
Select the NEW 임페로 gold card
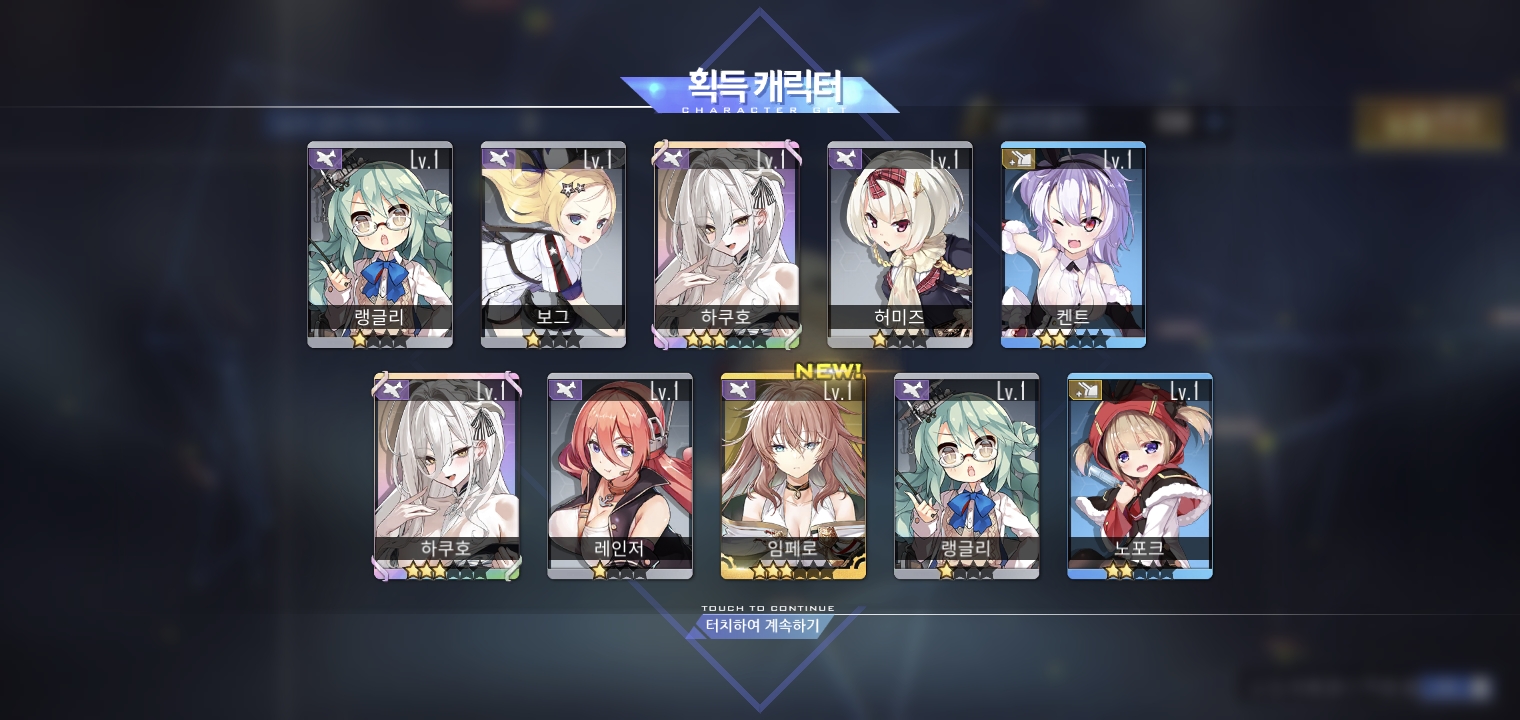pos(793,476)
